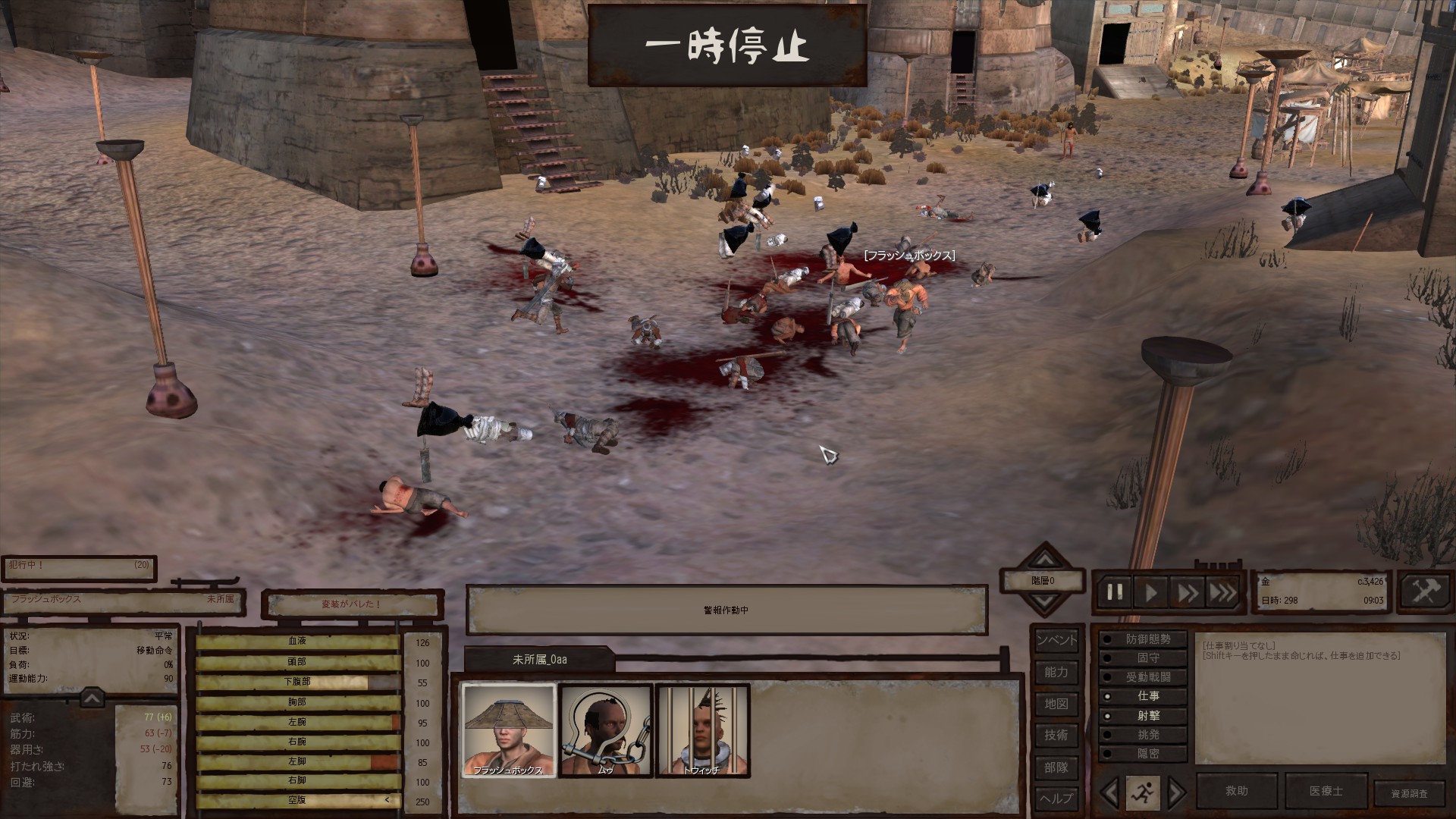
Task: Select the フラッシュボックス character portrait
Action: [508, 730]
